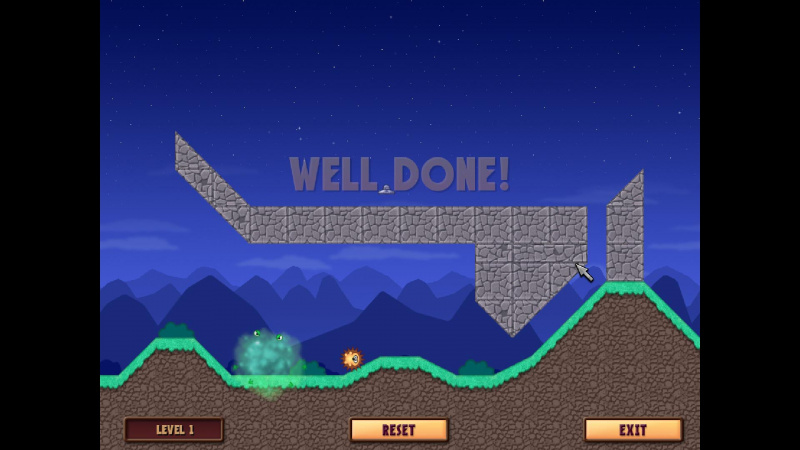Exit the level
Image resolution: width=800 pixels, height=450 pixels.
pos(633,430)
